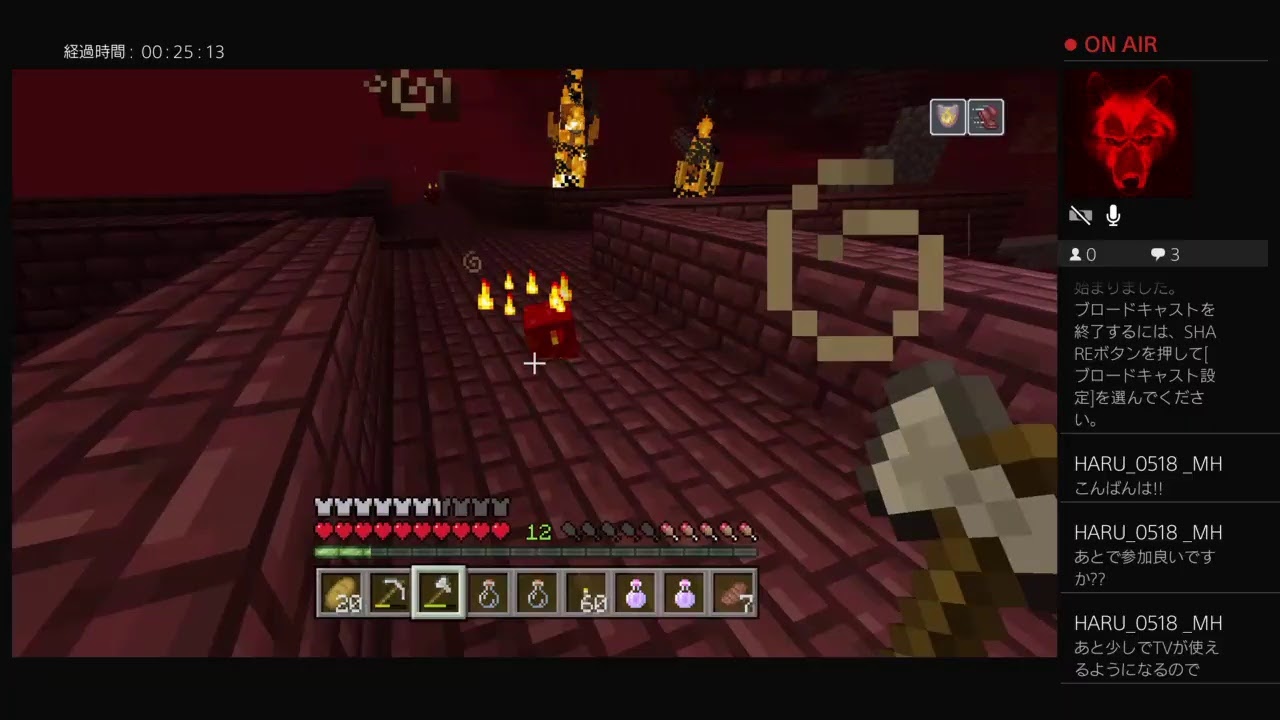Click the splash potion in the hotbar

634,593
